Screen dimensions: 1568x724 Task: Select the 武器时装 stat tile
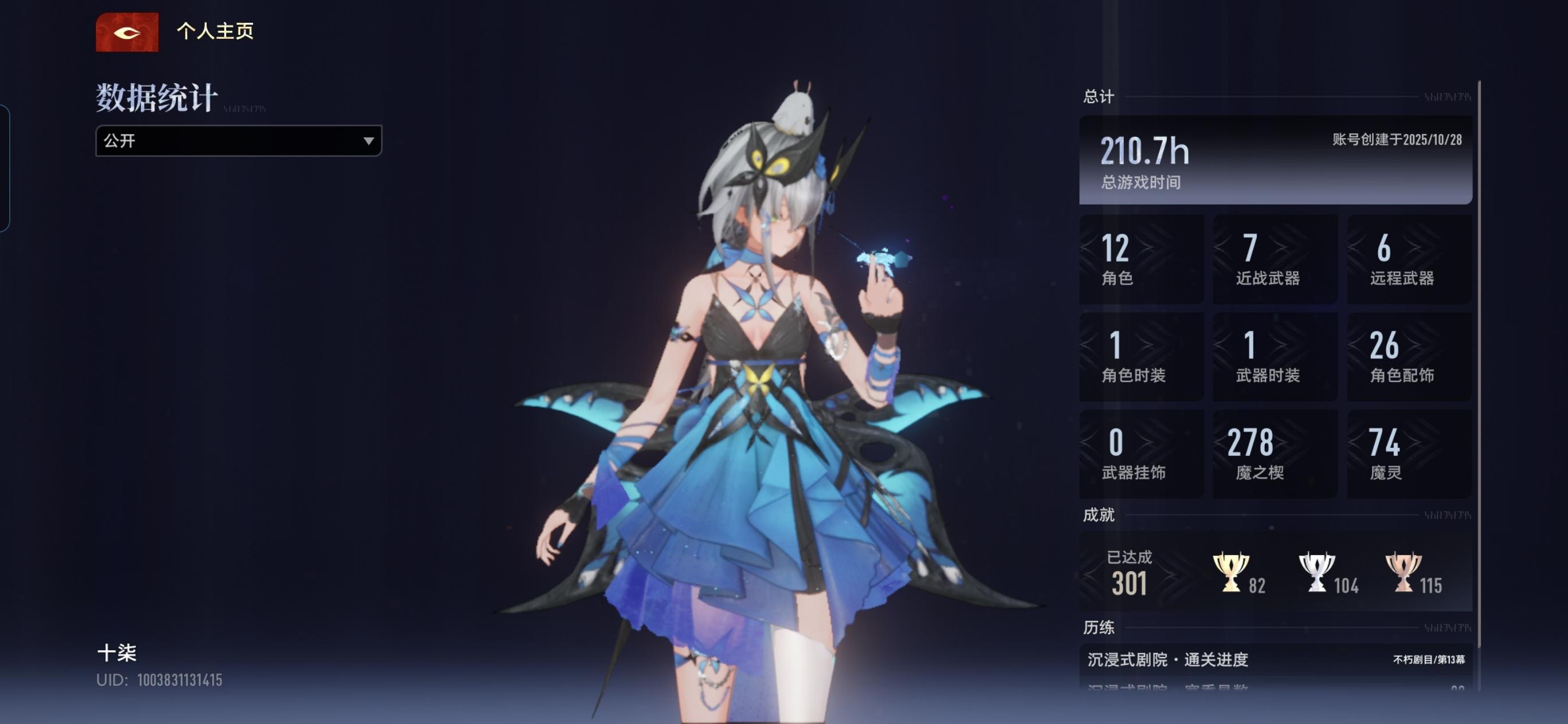(x=1275, y=356)
